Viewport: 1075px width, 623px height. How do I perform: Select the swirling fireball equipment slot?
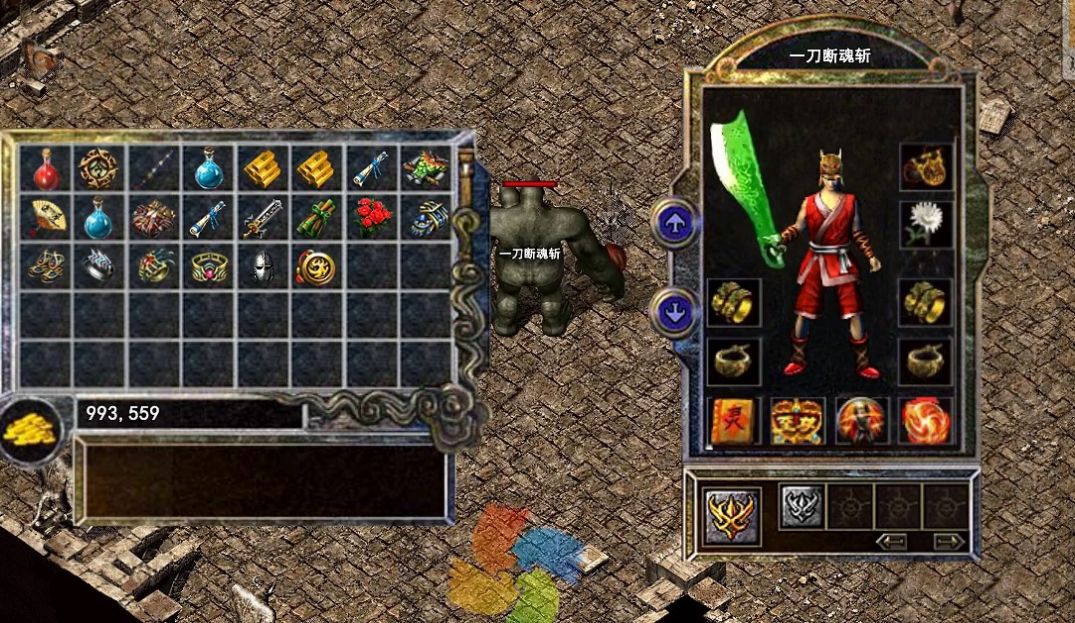click(925, 421)
